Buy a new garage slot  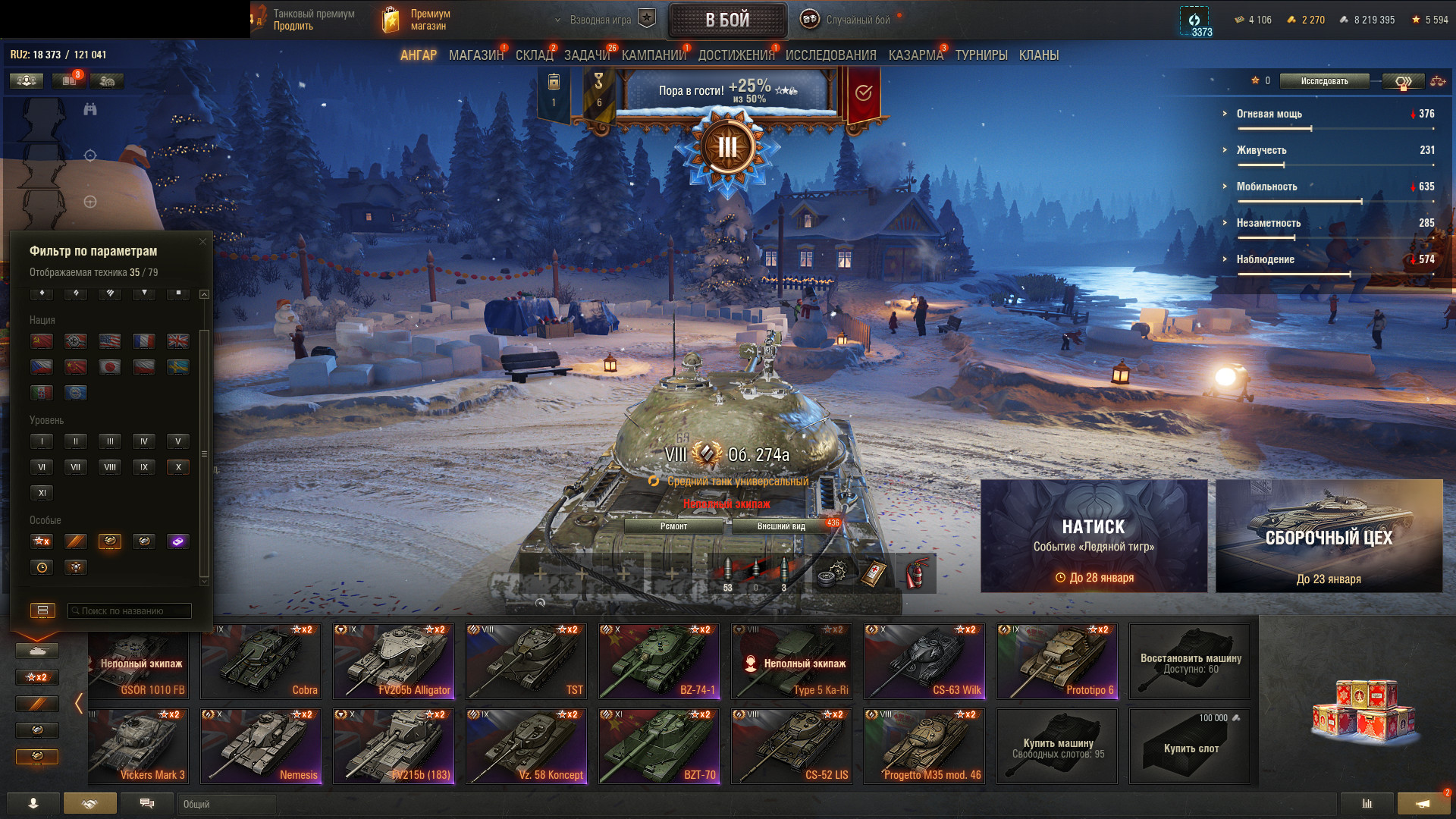[x=1189, y=746]
